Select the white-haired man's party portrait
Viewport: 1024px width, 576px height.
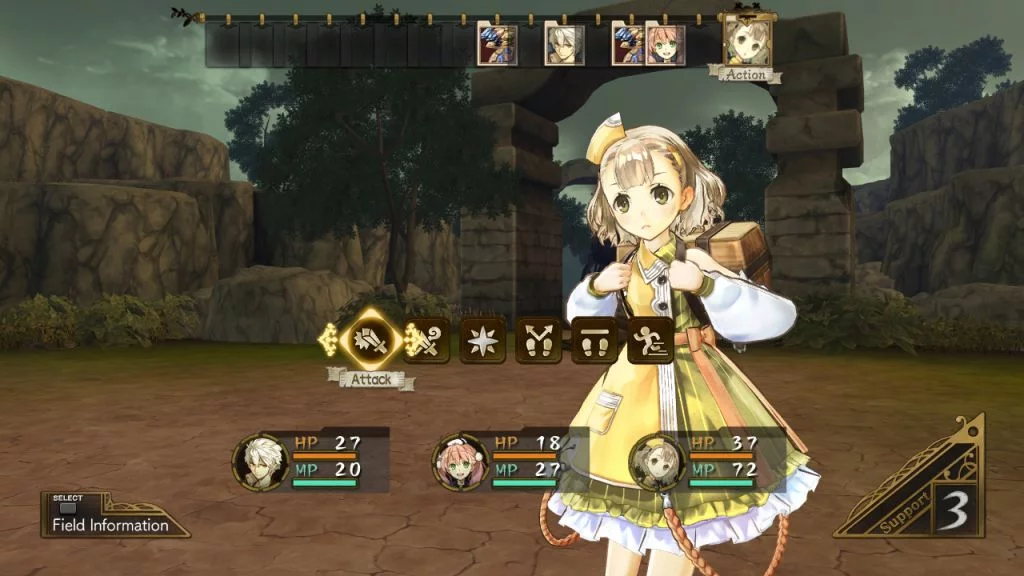pyautogui.click(x=261, y=463)
